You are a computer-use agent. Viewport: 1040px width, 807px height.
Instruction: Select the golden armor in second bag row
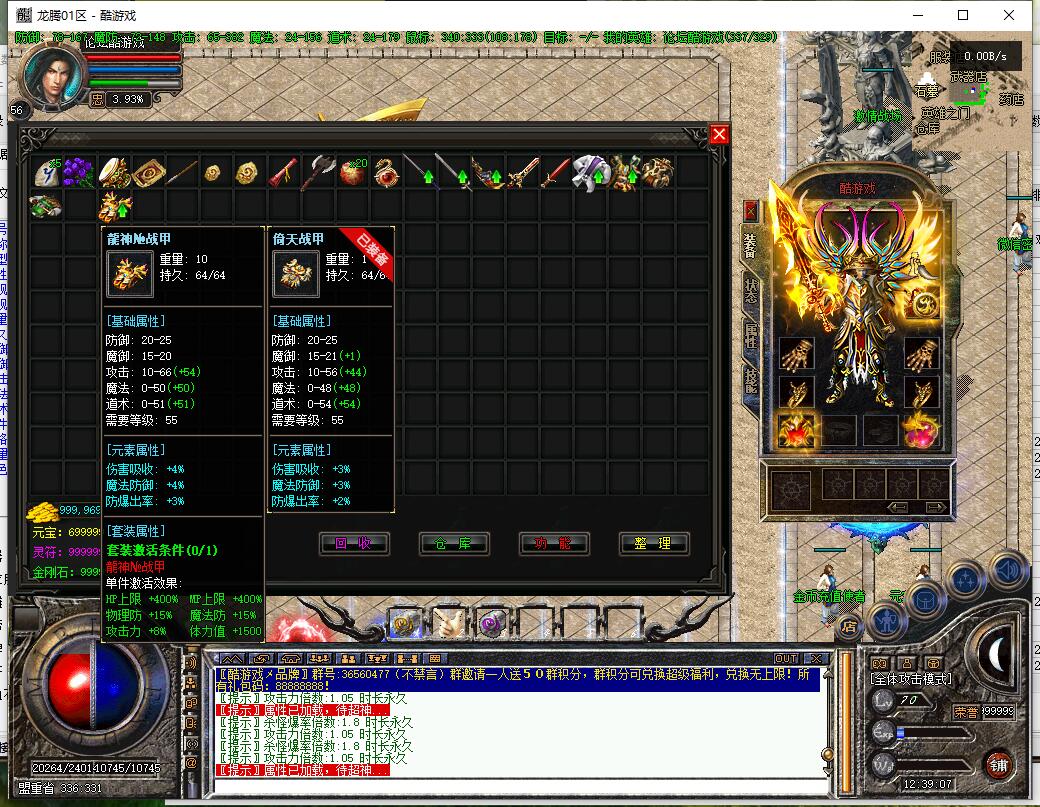pos(114,207)
